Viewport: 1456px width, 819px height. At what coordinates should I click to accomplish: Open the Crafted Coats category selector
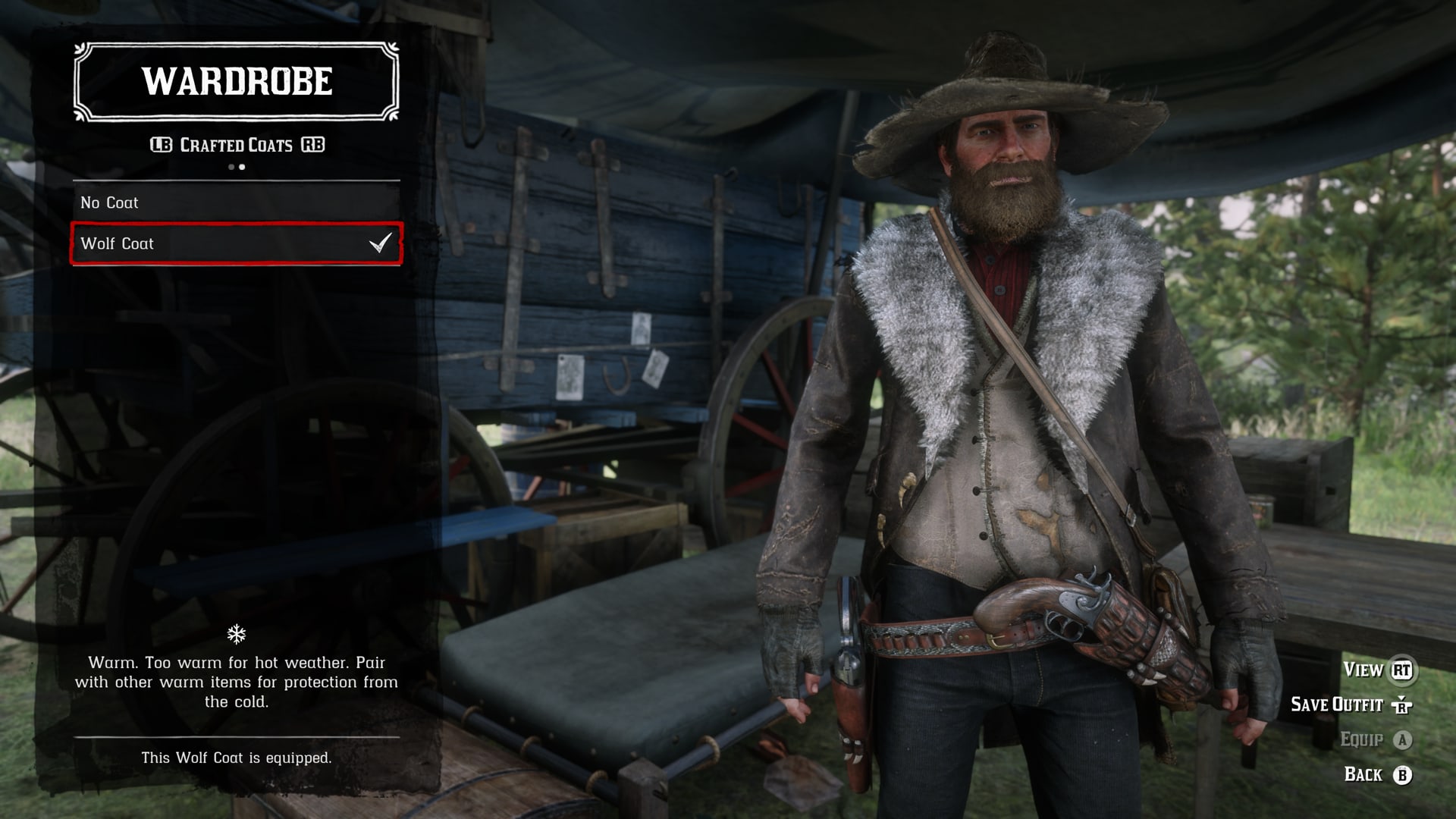coord(237,145)
